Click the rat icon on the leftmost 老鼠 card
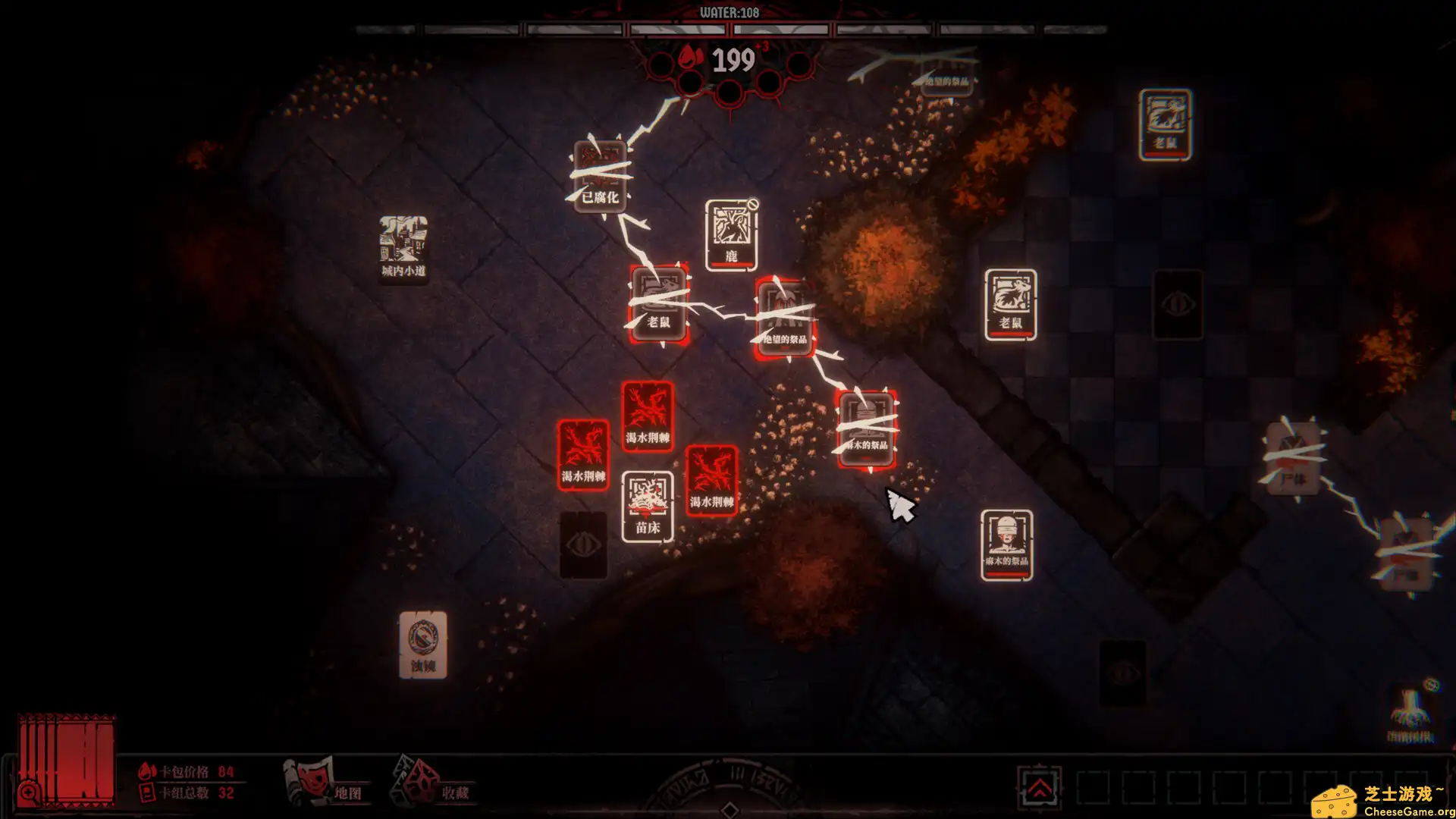The height and width of the screenshot is (819, 1456). (x=658, y=296)
